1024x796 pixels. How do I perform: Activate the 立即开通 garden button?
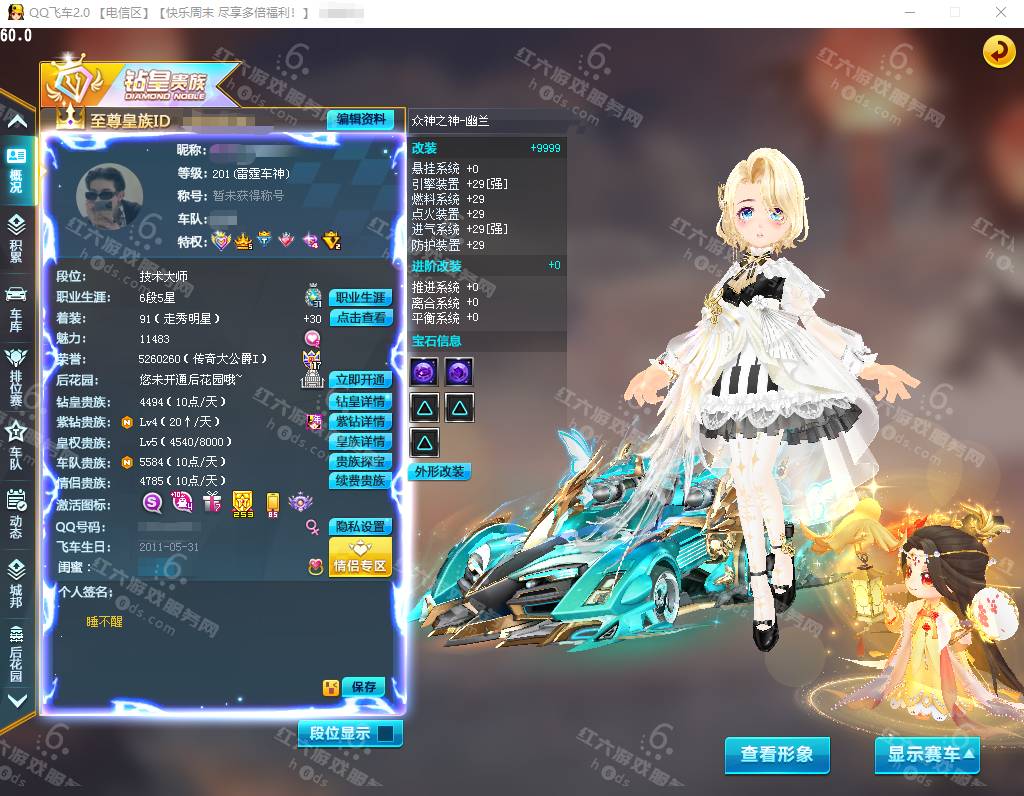click(360, 380)
